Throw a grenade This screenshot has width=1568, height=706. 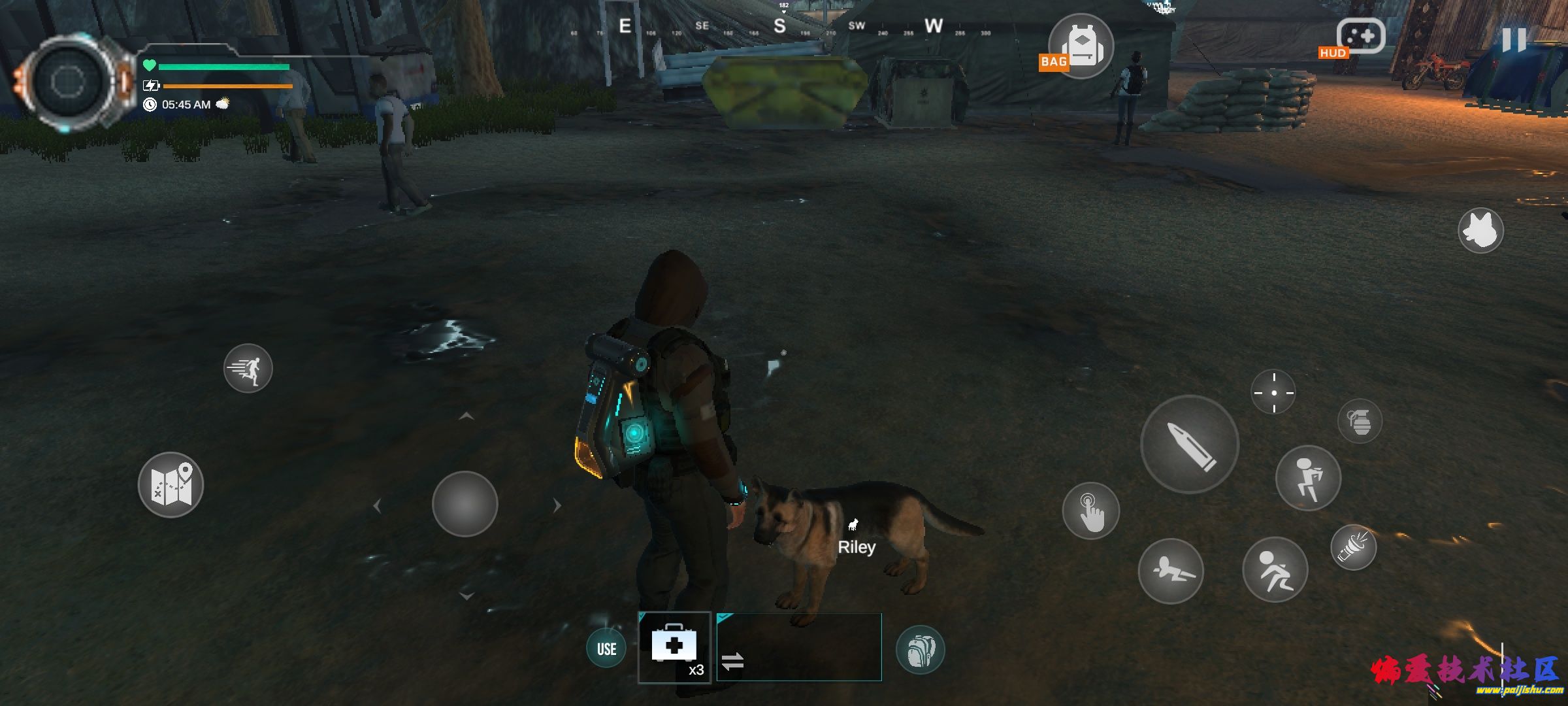1360,422
